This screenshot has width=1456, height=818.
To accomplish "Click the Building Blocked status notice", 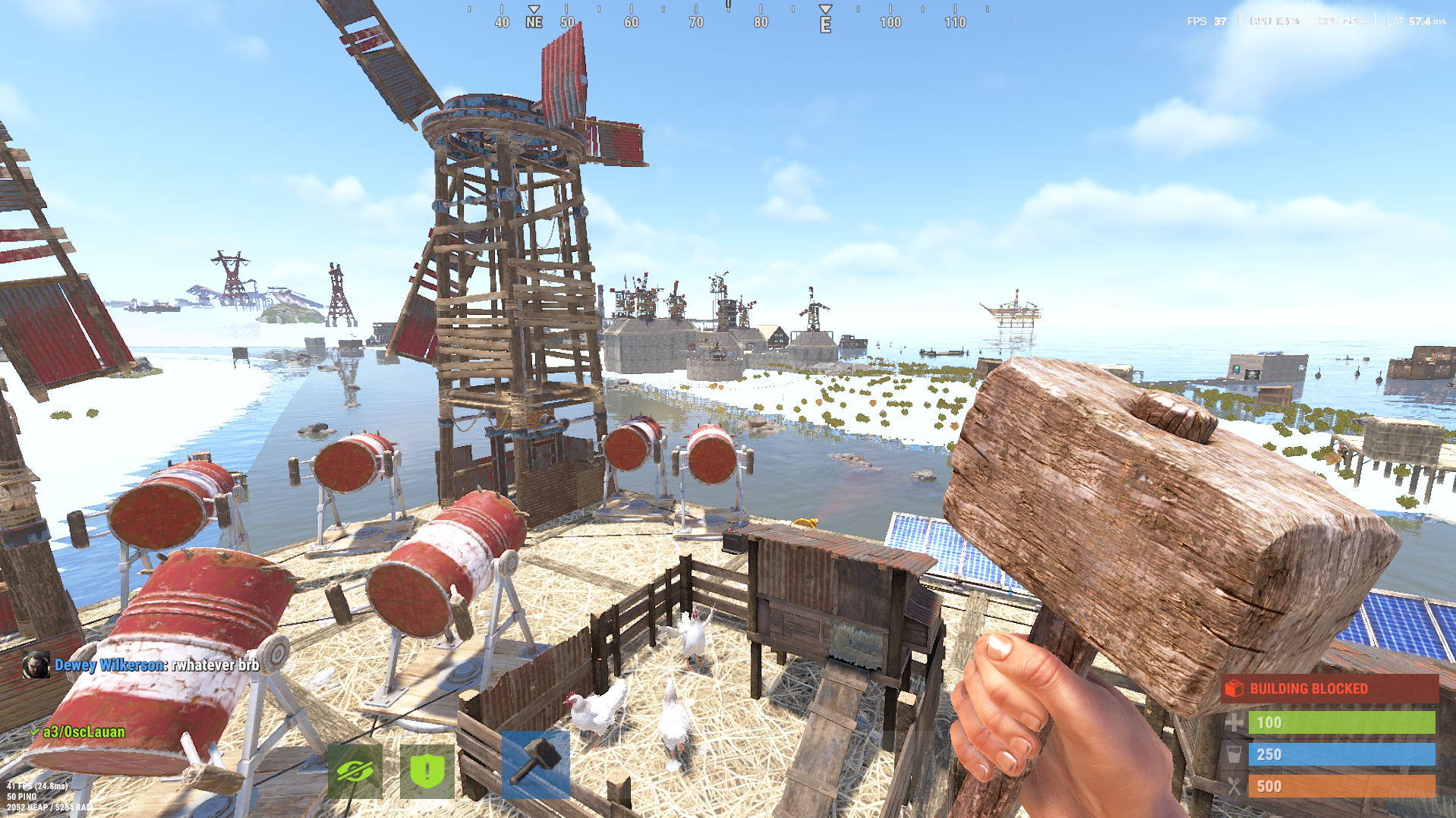I will [1328, 688].
